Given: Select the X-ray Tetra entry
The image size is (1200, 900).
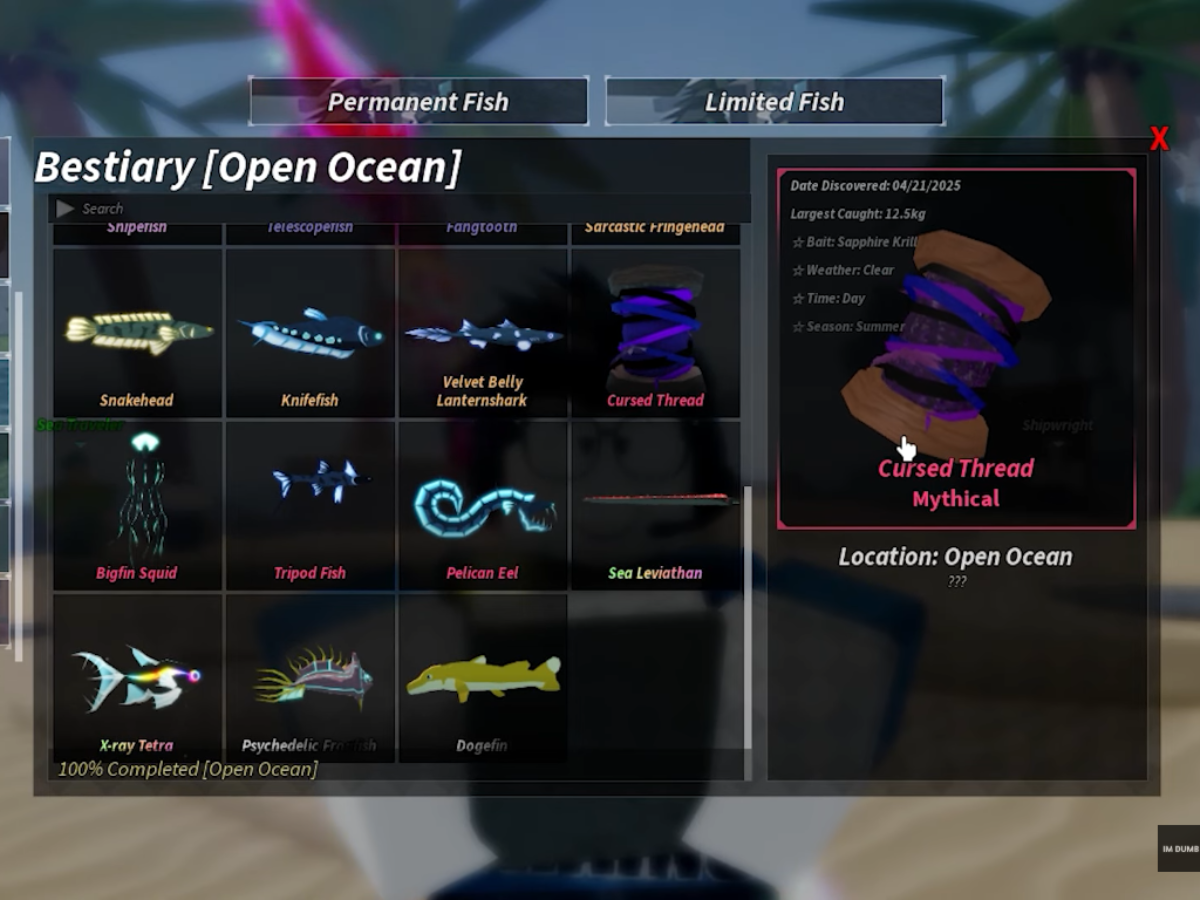Looking at the screenshot, I should [137, 678].
